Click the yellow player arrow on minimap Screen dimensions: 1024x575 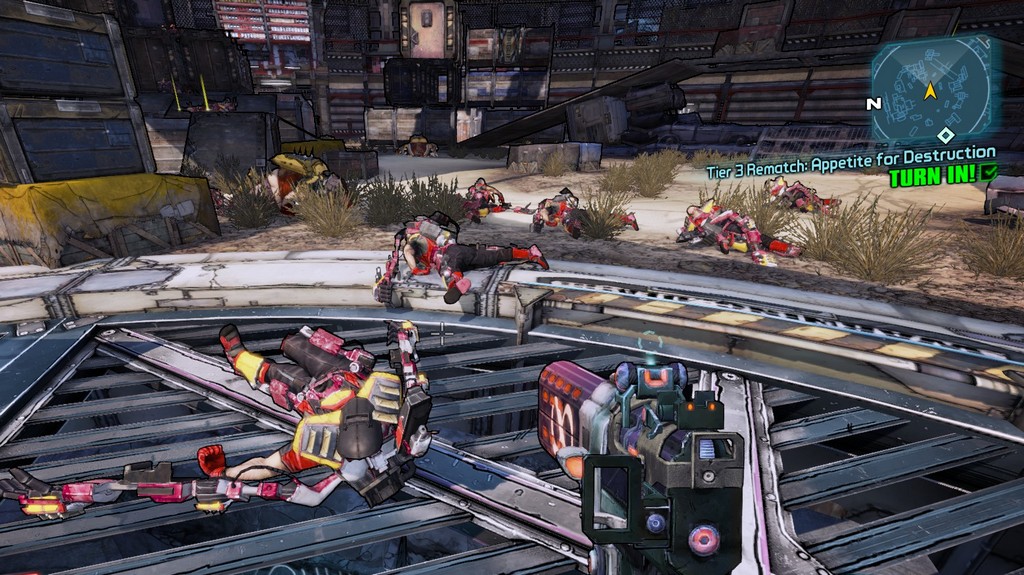point(930,91)
